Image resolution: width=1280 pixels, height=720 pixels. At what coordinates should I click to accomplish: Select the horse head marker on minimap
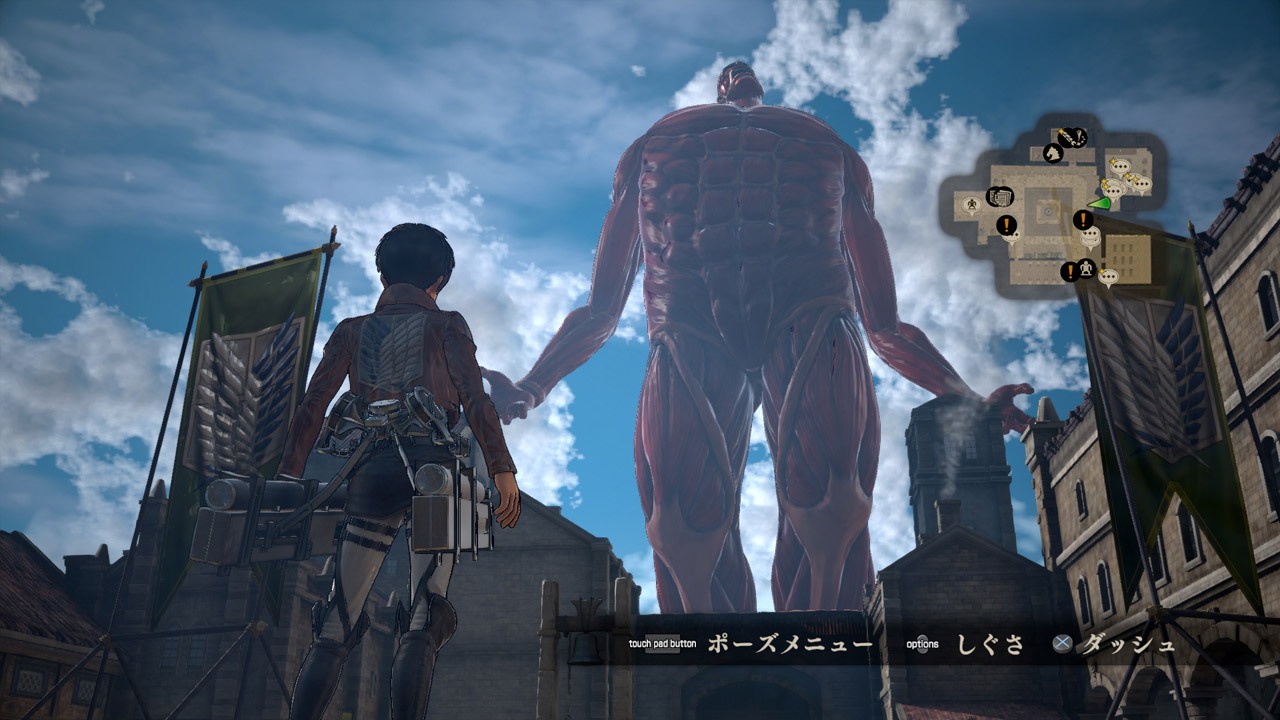1052,153
